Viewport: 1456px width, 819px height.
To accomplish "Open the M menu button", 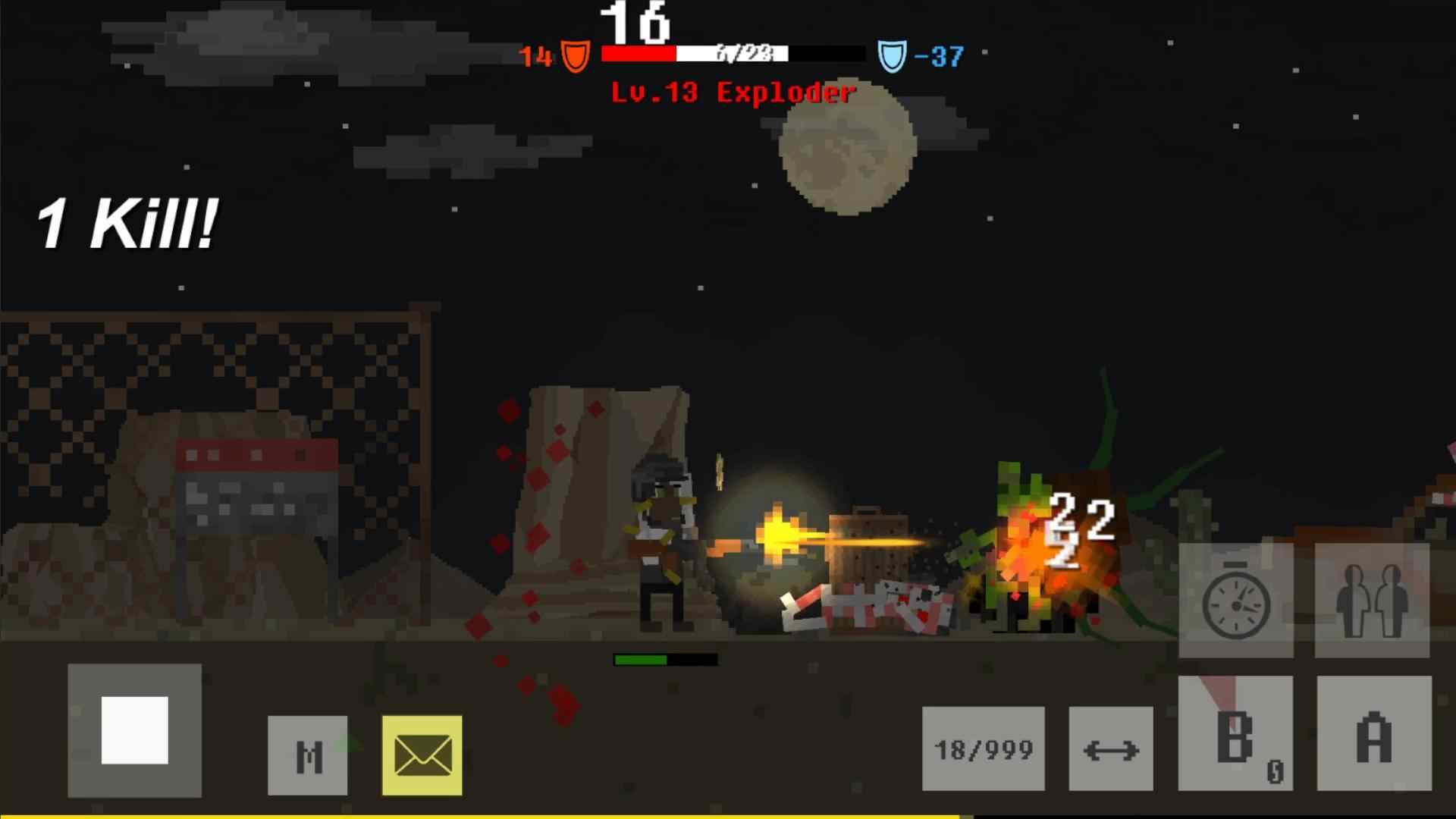I will pos(308,755).
